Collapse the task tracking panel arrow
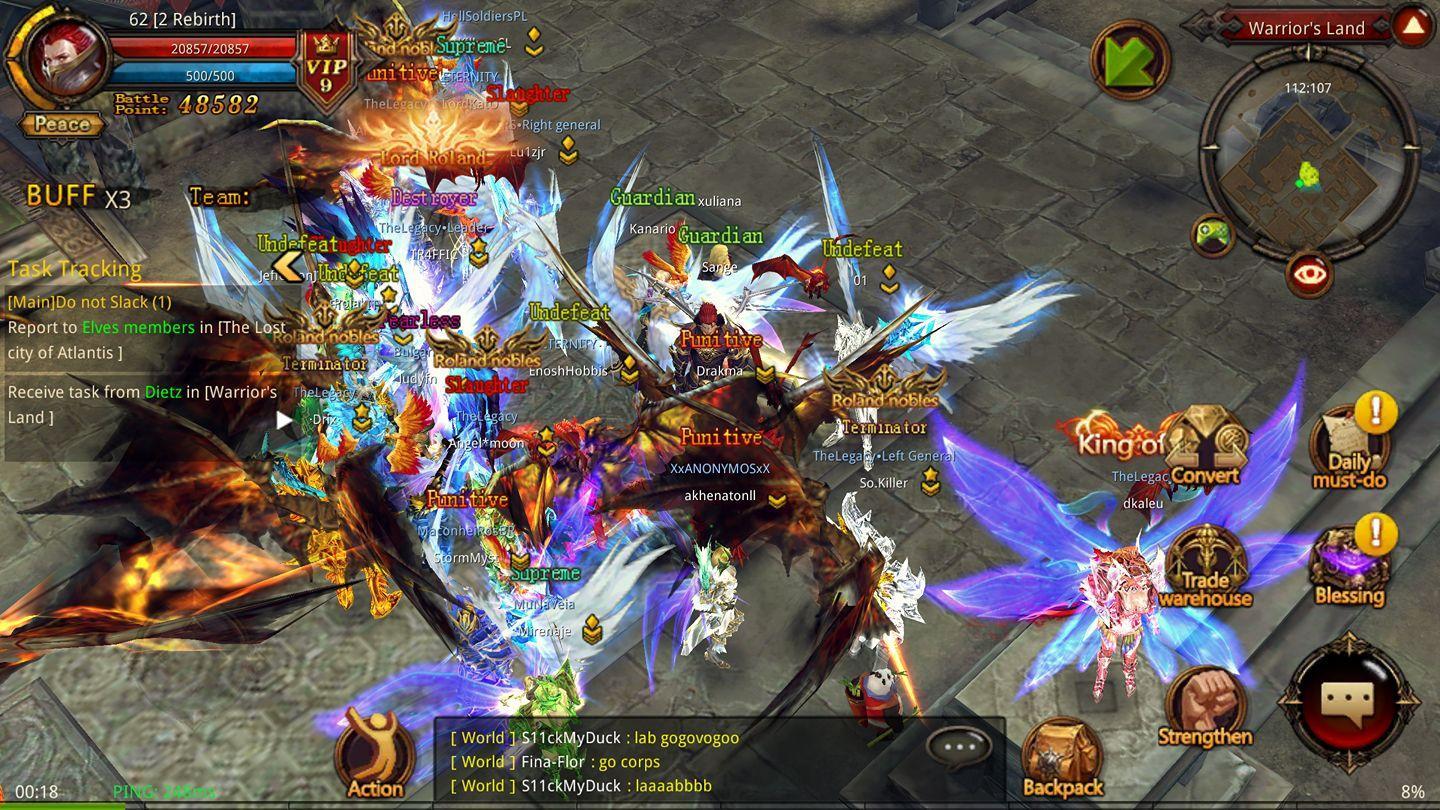 click(288, 266)
